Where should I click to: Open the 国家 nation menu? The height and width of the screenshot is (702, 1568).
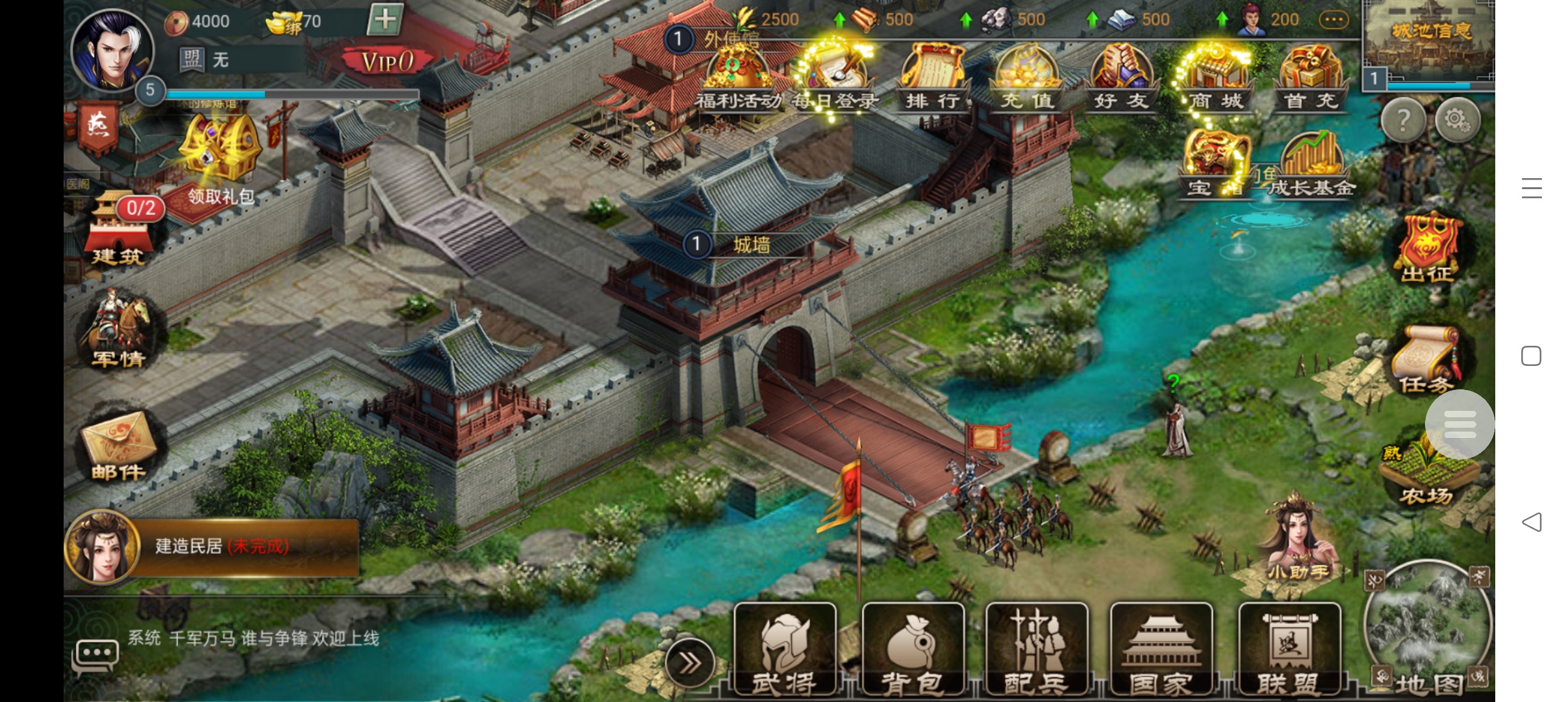(1161, 650)
